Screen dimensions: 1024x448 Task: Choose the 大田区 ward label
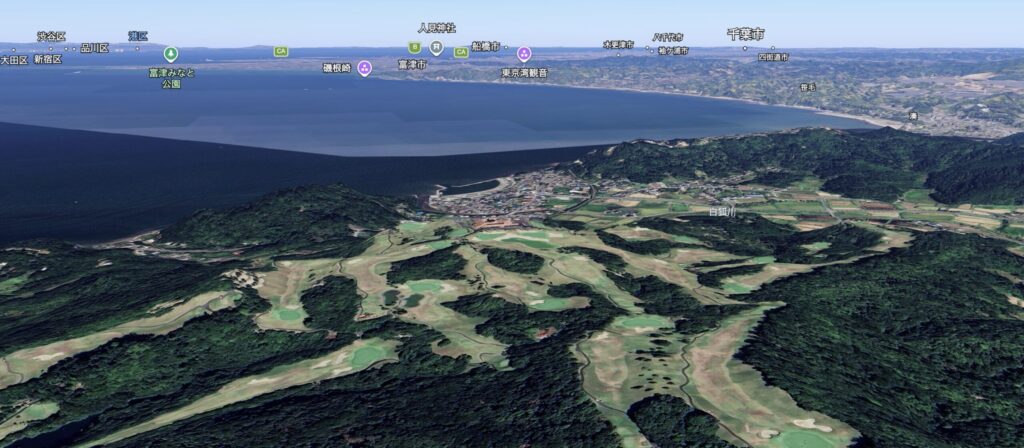pos(14,60)
